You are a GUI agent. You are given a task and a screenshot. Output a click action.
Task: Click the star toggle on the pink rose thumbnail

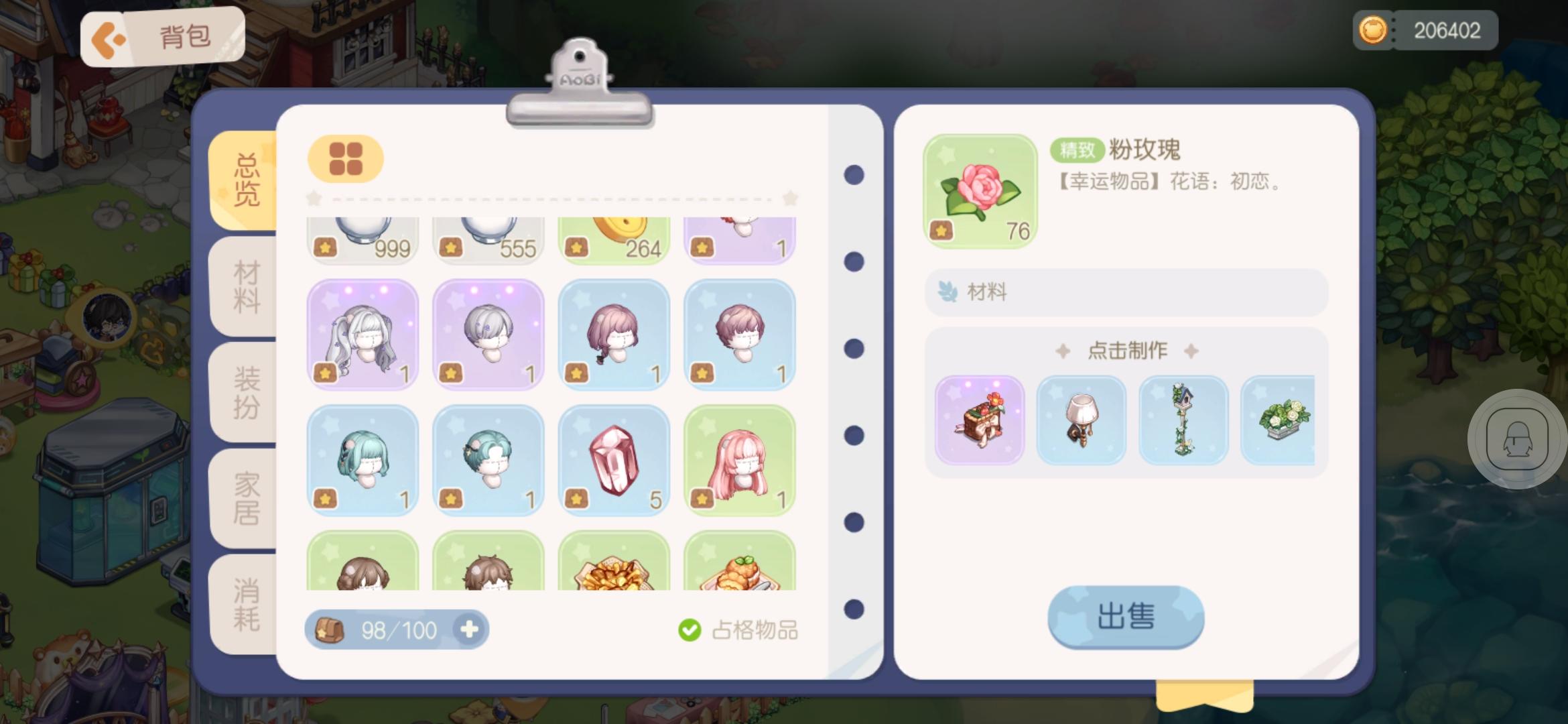coord(941,228)
